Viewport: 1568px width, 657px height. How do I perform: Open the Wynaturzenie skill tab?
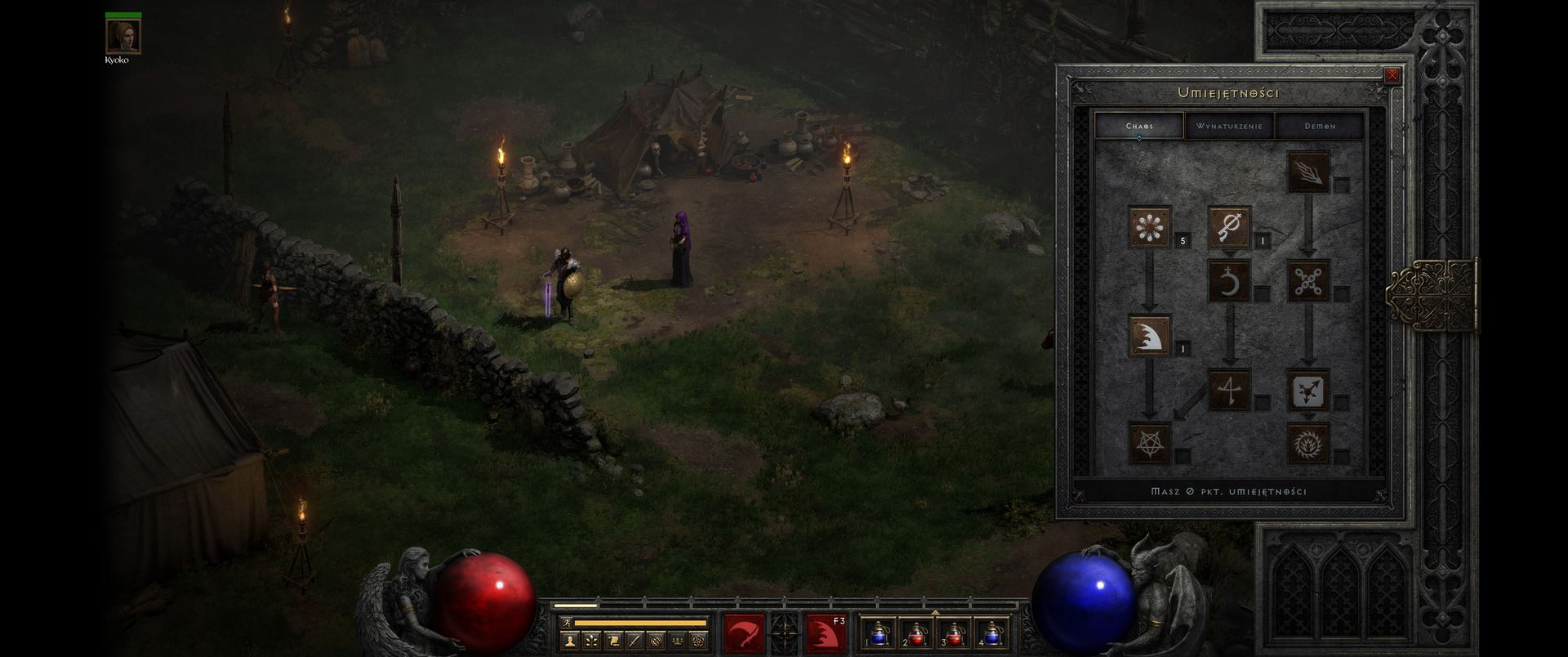[x=1229, y=126]
